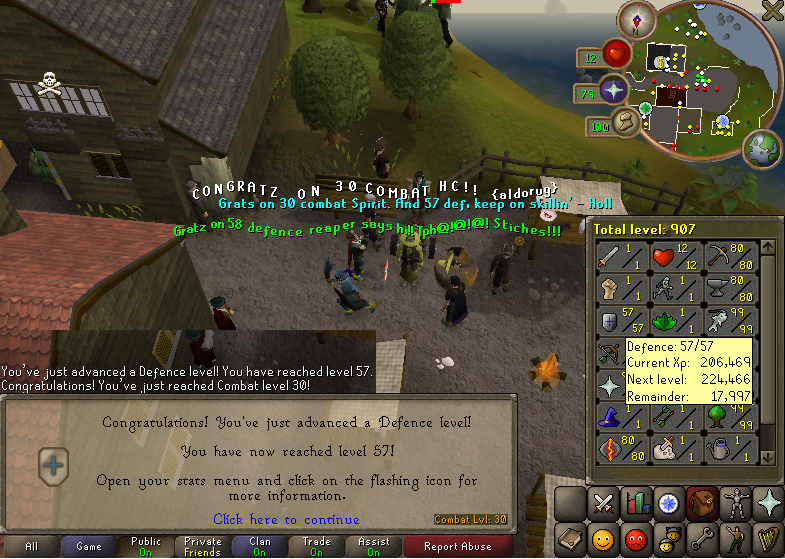Toggle the Trade chat filter
This screenshot has width=785, height=559.
[x=316, y=546]
